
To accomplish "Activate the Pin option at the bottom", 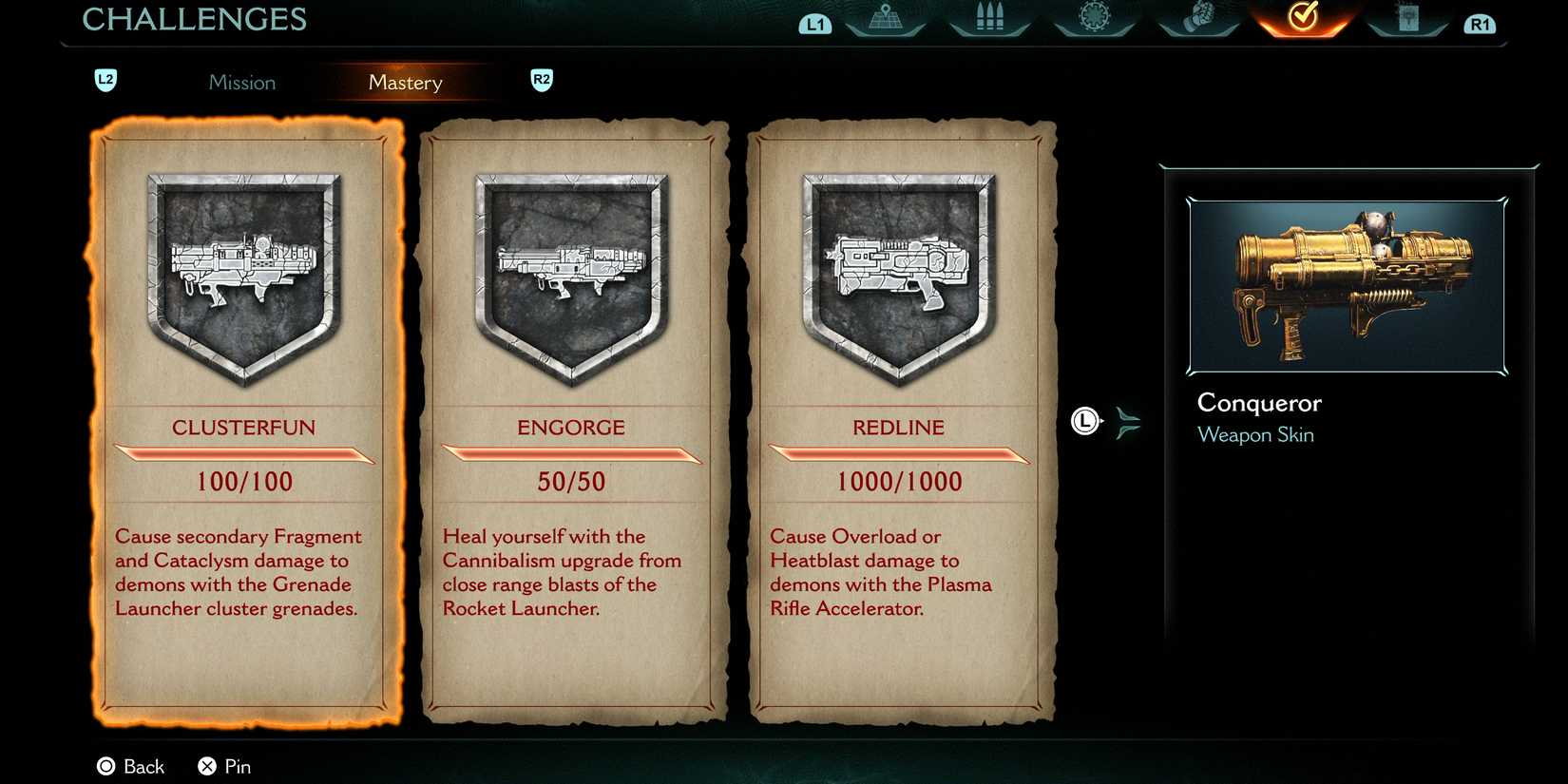I will 223,766.
